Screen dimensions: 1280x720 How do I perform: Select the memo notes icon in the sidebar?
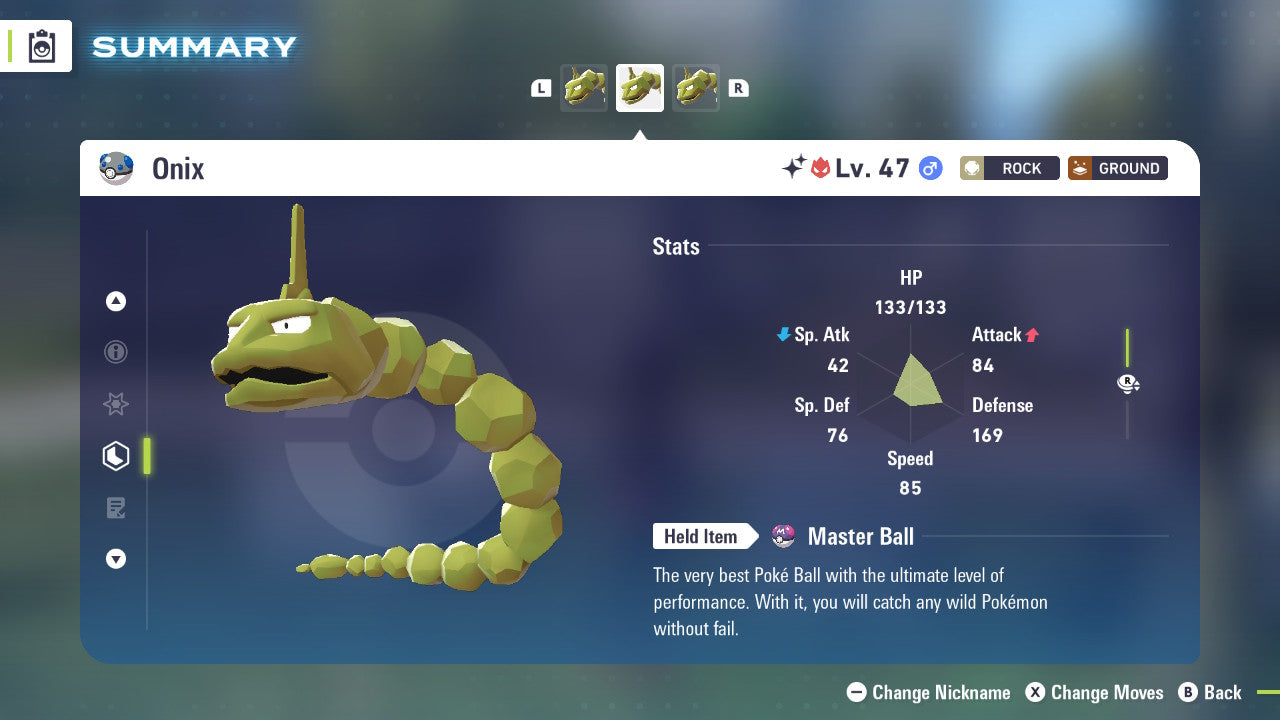click(x=116, y=508)
